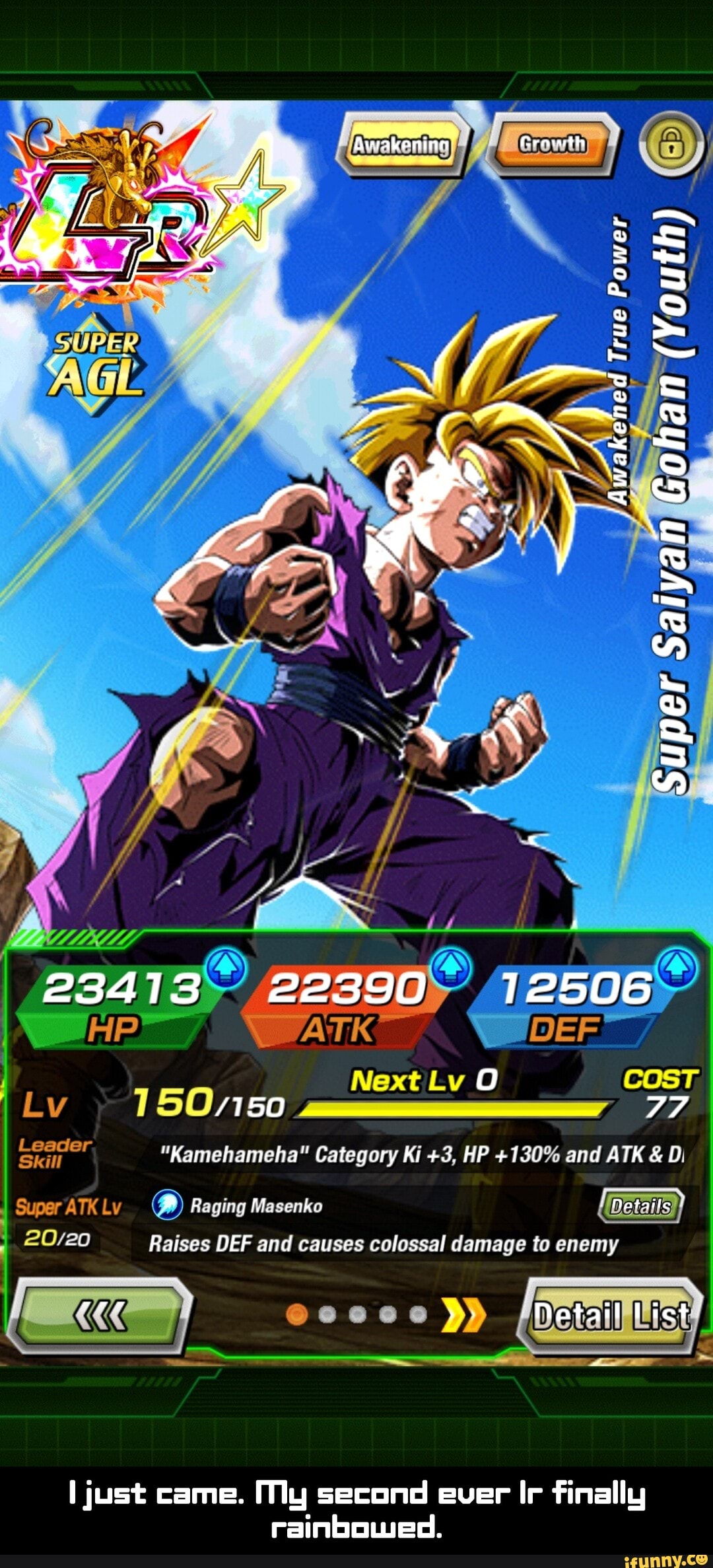Open the Awakening menu

click(401, 145)
